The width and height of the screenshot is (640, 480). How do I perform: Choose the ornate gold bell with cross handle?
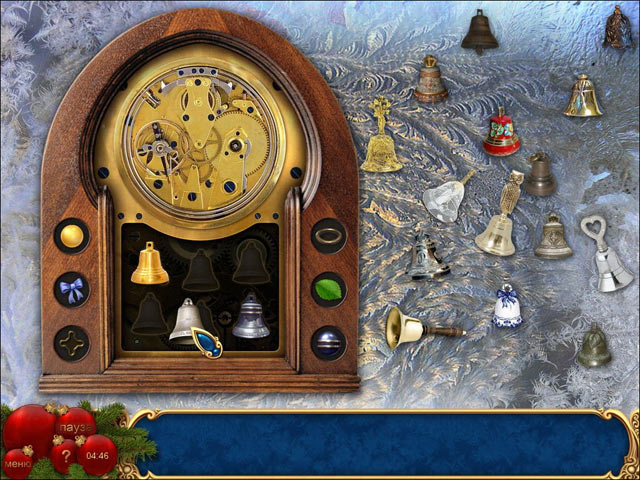point(381,138)
